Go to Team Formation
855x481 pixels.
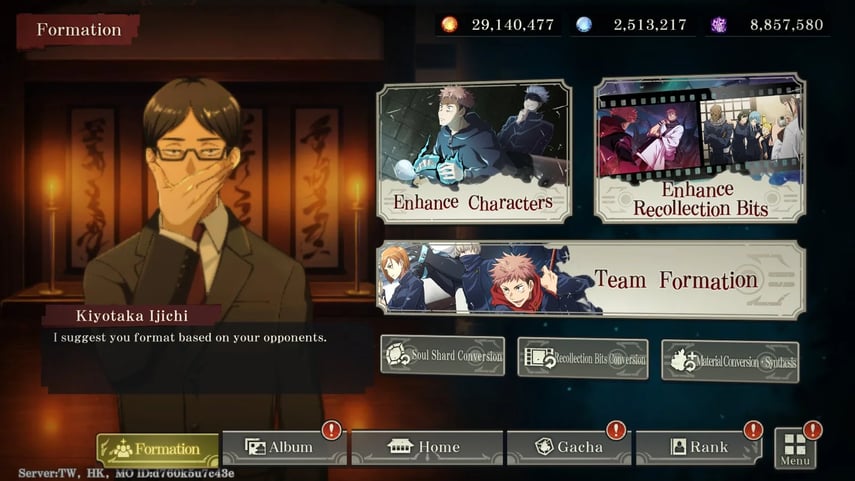tap(590, 279)
